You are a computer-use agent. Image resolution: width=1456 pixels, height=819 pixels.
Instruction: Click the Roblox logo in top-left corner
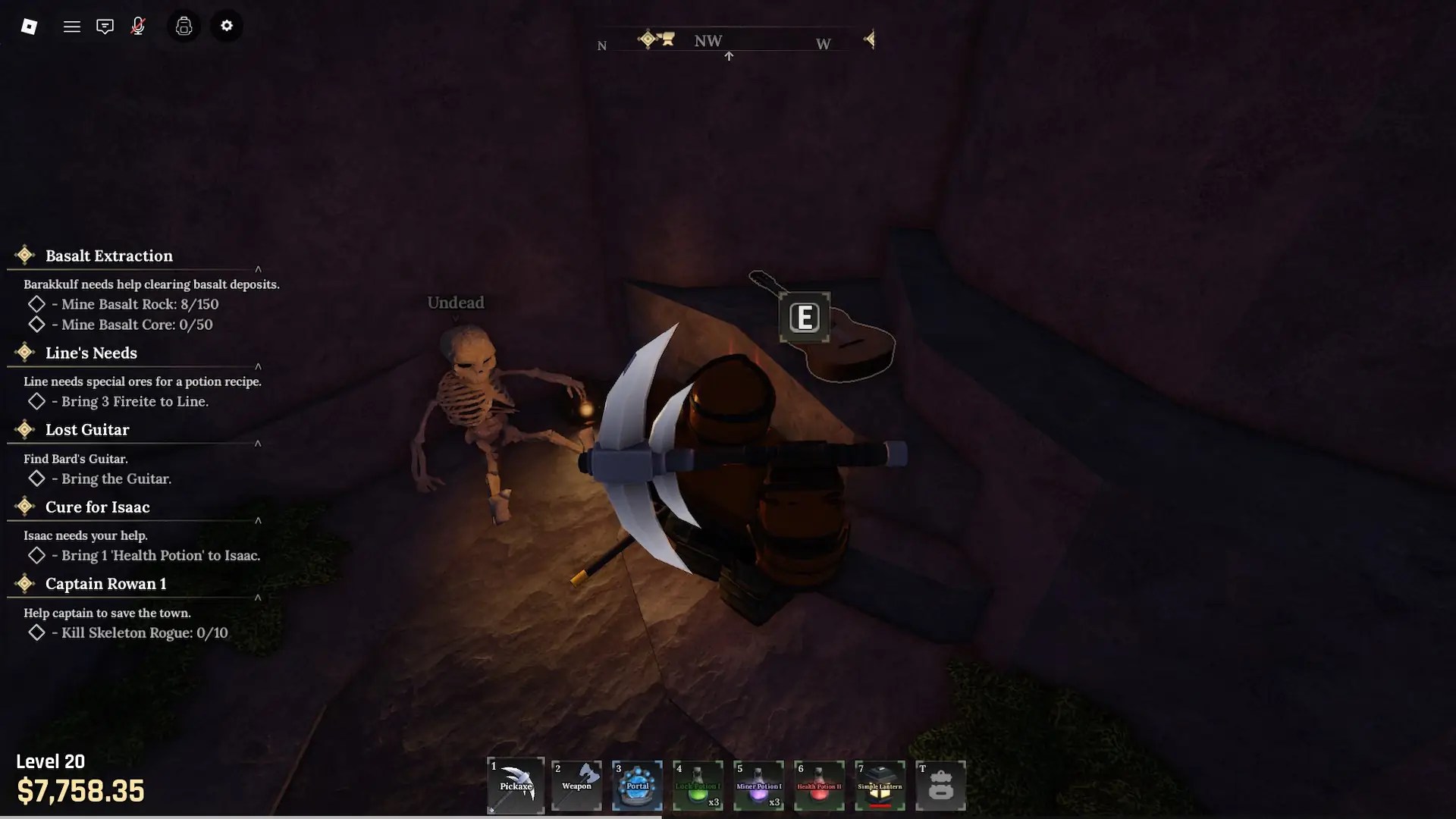[x=30, y=25]
